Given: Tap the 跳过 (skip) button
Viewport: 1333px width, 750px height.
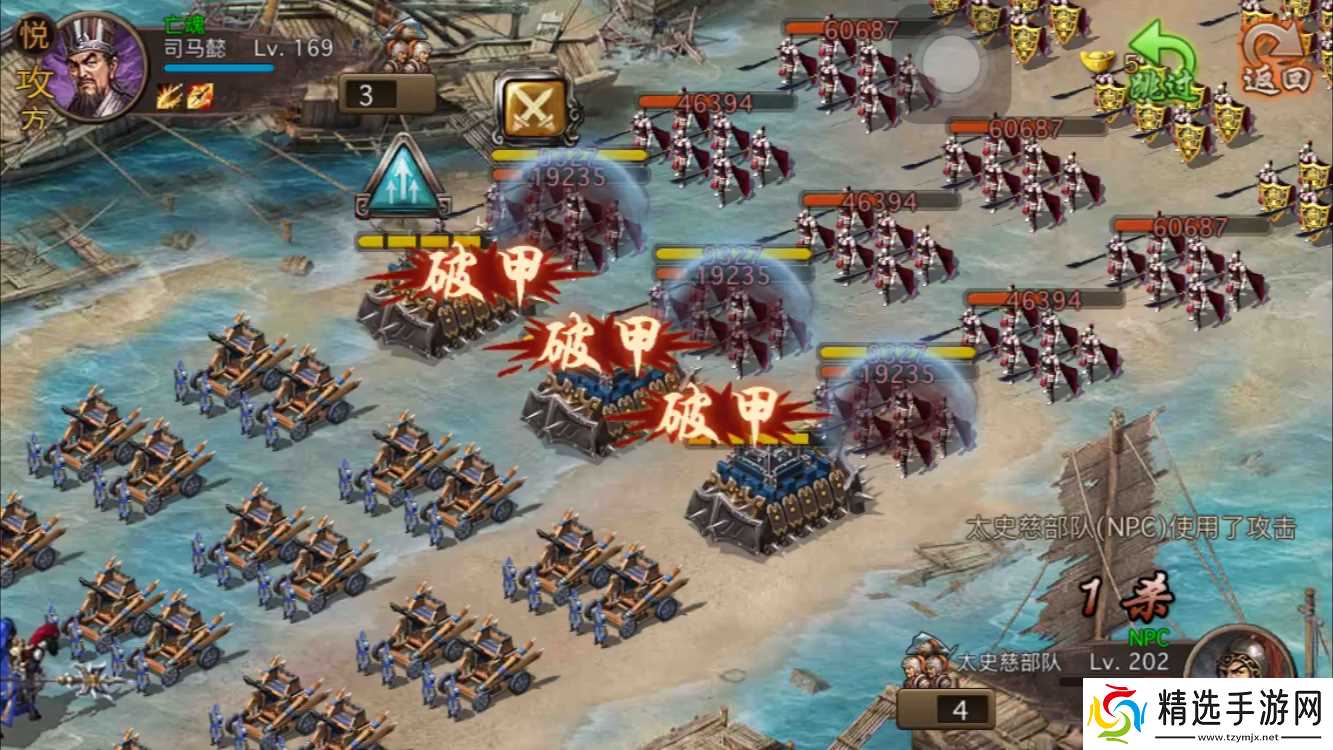Looking at the screenshot, I should pos(1160,88).
